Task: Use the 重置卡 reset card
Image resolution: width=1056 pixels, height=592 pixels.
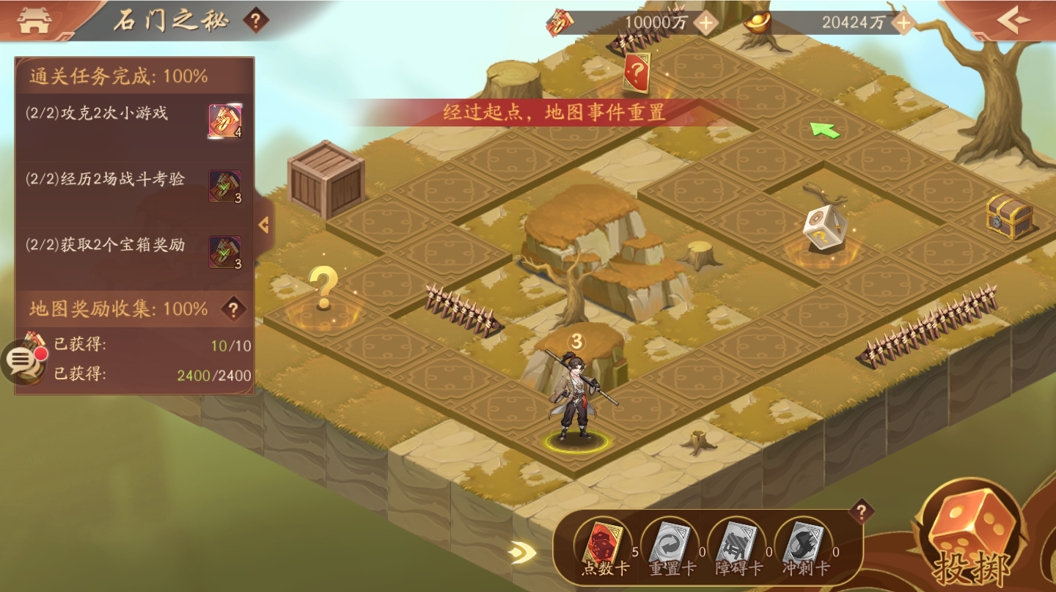Action: pos(667,547)
